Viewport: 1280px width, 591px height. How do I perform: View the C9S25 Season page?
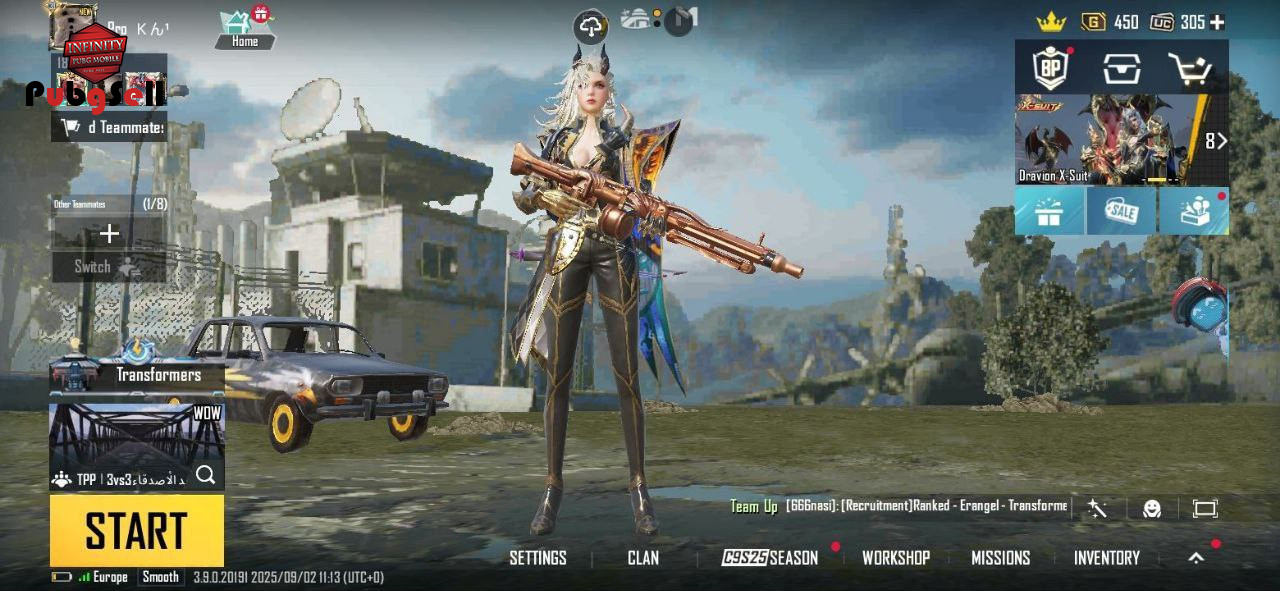click(x=770, y=558)
